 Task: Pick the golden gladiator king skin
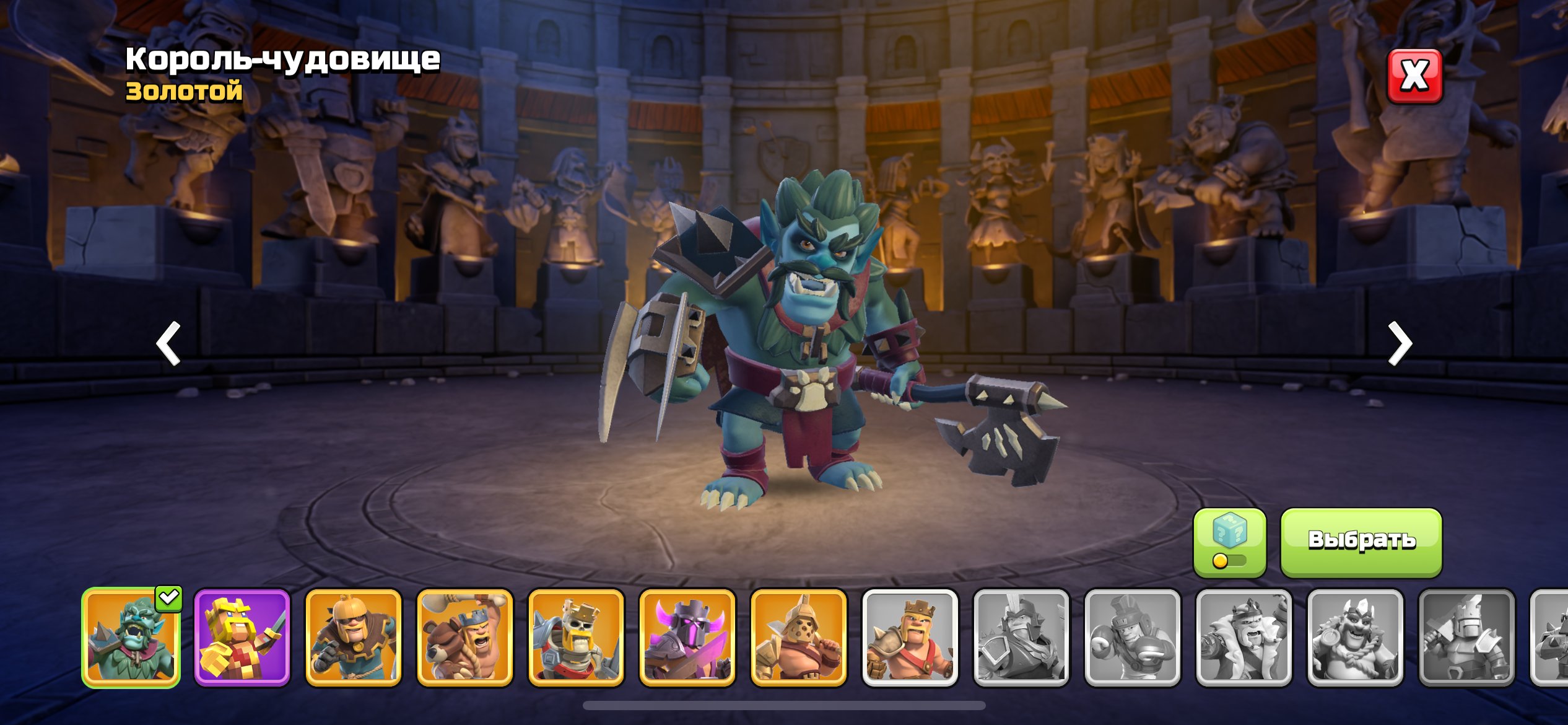799,638
